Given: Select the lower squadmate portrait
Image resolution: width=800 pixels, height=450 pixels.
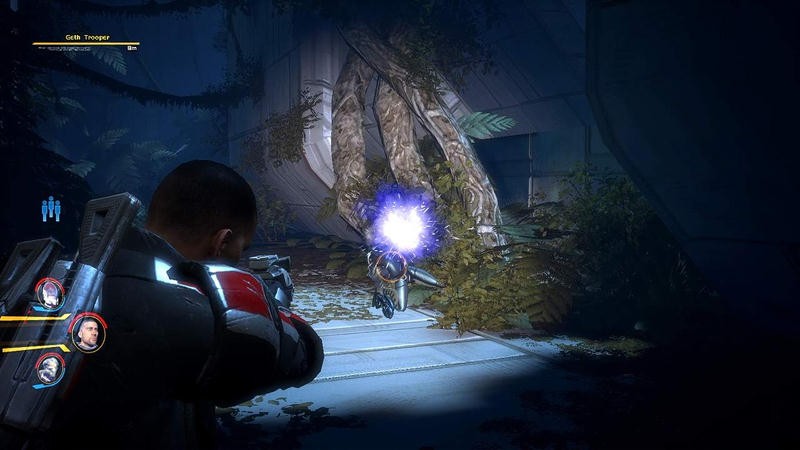Looking at the screenshot, I should point(50,369).
